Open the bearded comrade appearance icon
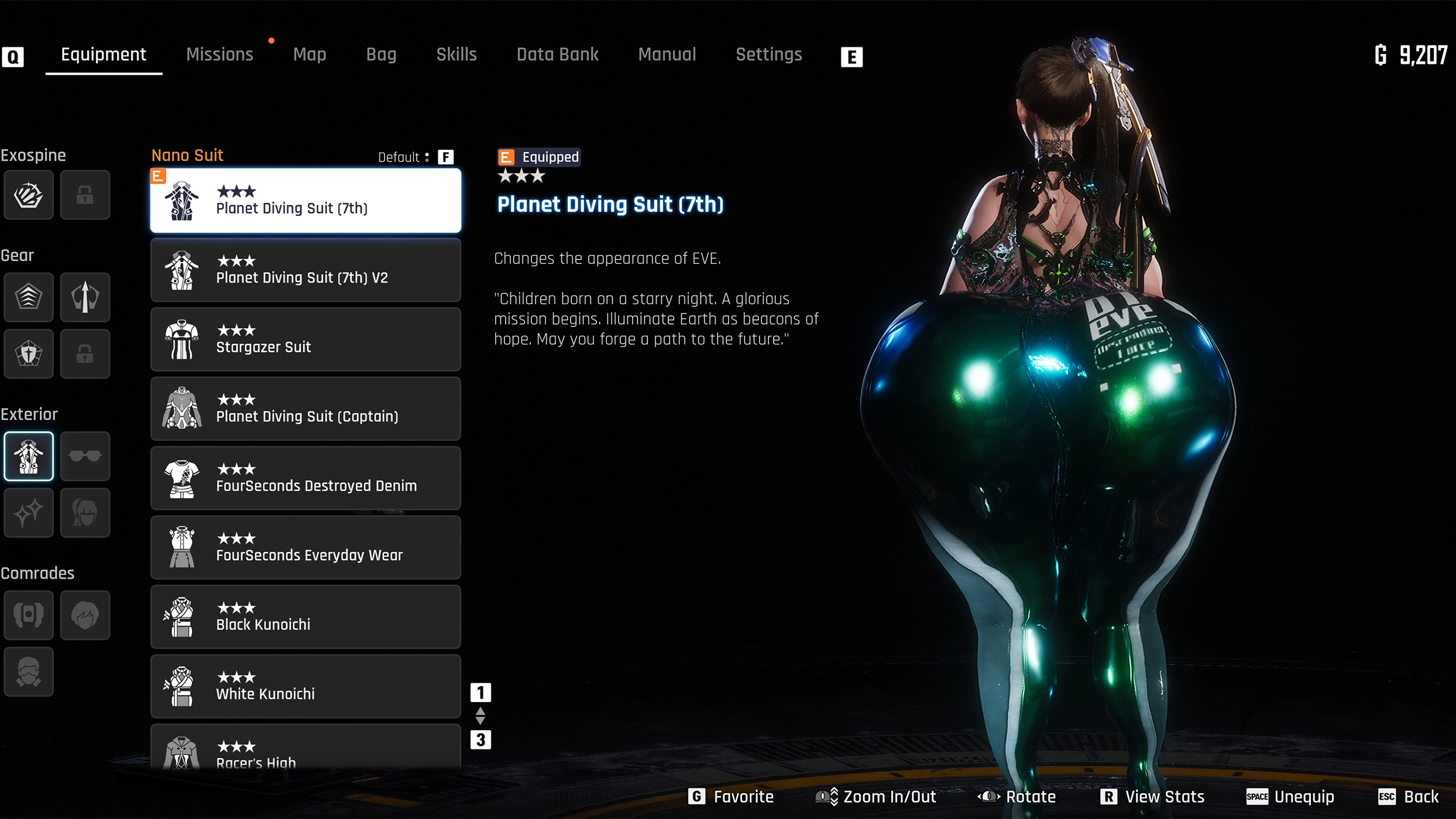Image resolution: width=1456 pixels, height=819 pixels. click(x=28, y=672)
